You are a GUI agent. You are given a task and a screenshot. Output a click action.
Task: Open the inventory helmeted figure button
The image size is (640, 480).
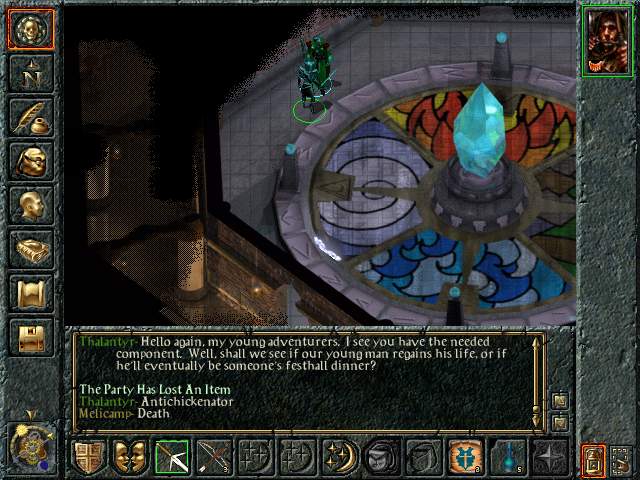point(31,161)
